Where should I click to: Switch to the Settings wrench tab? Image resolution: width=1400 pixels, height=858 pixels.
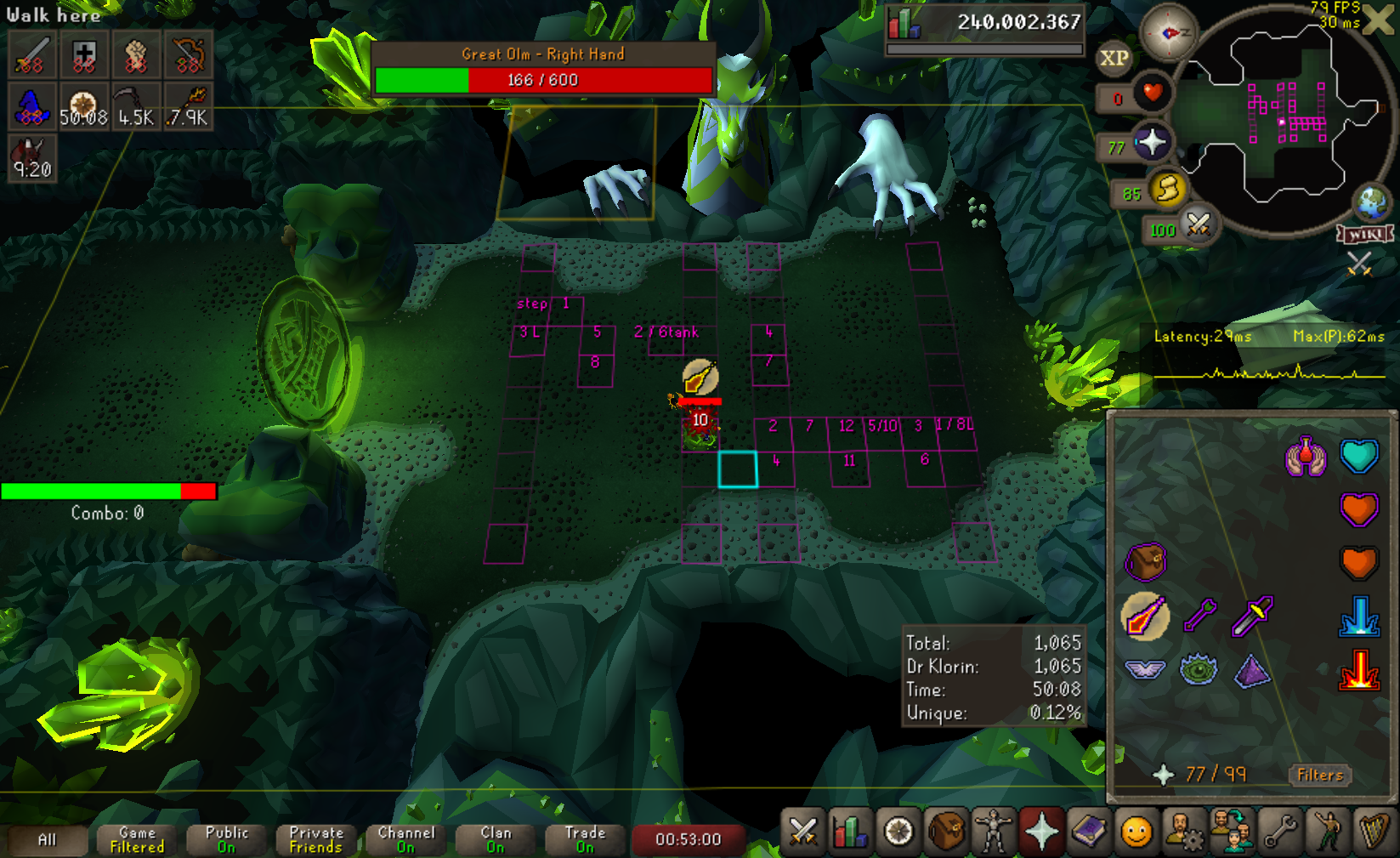[1279, 832]
